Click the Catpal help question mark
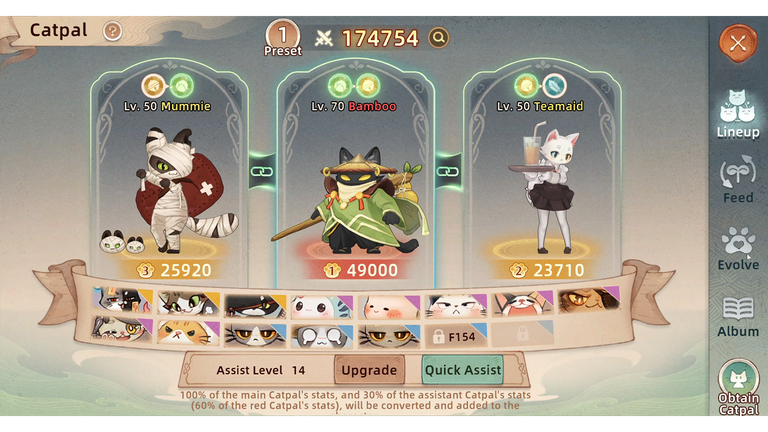The height and width of the screenshot is (432, 768). tap(112, 31)
